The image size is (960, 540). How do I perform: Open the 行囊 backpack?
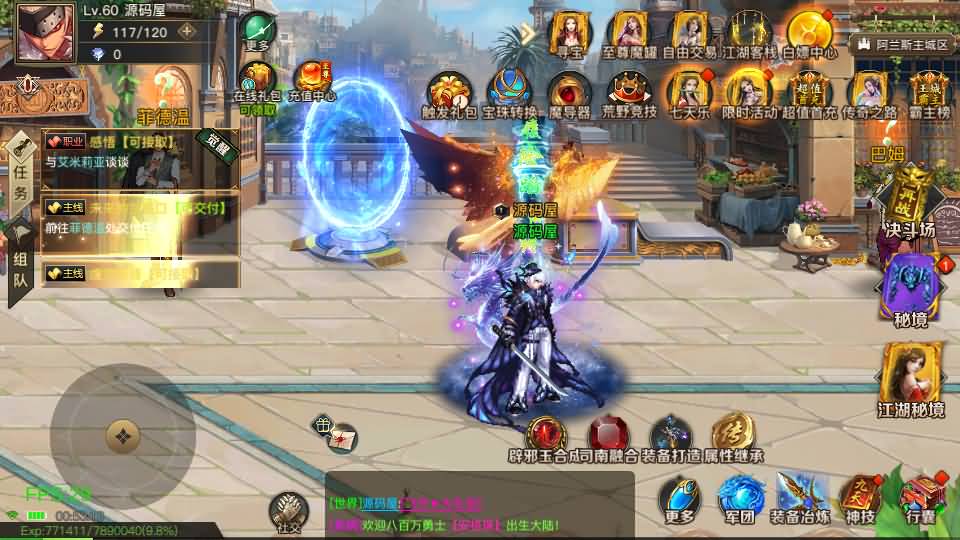(921, 499)
